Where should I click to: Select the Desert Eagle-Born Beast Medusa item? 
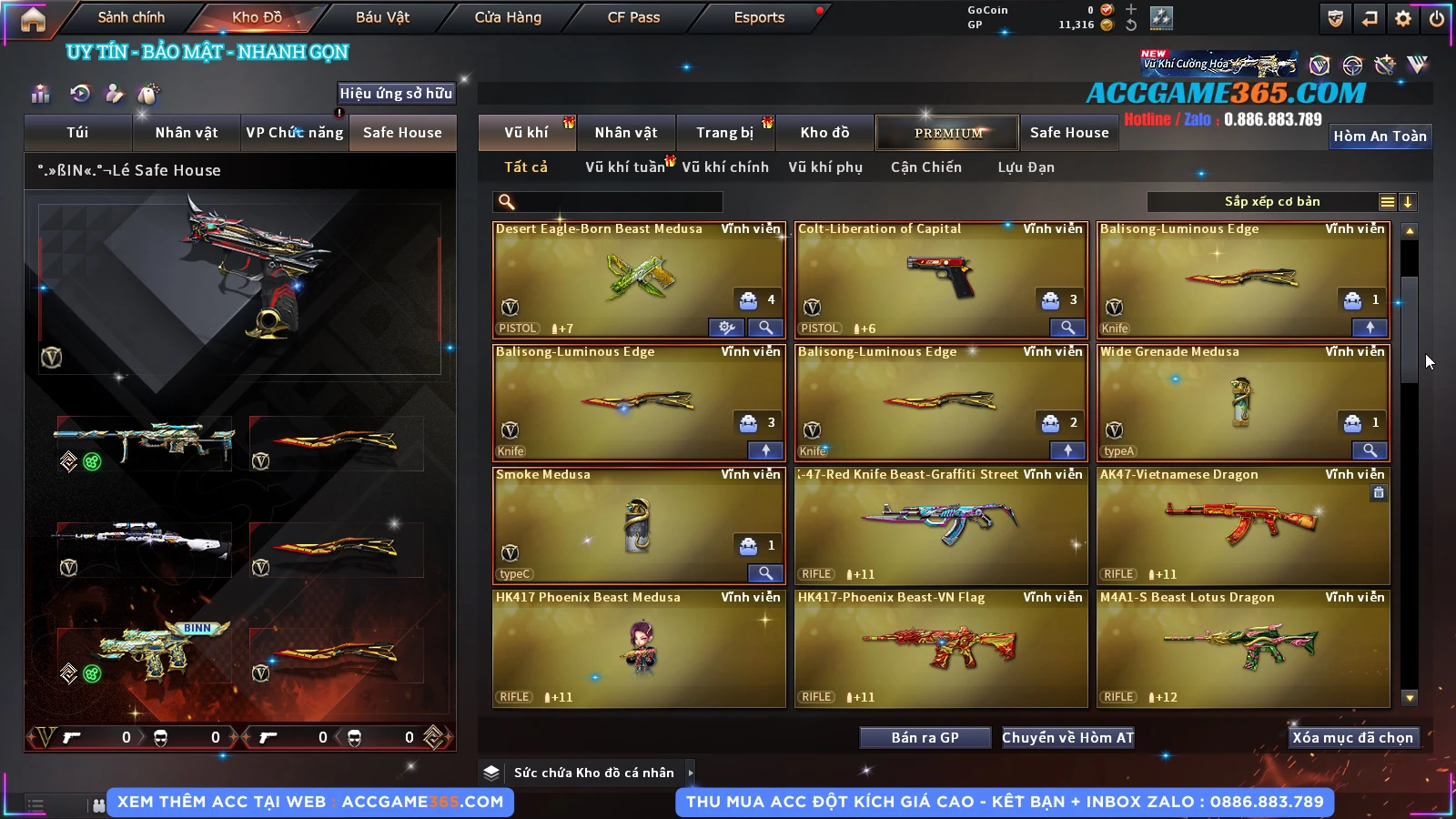click(639, 279)
